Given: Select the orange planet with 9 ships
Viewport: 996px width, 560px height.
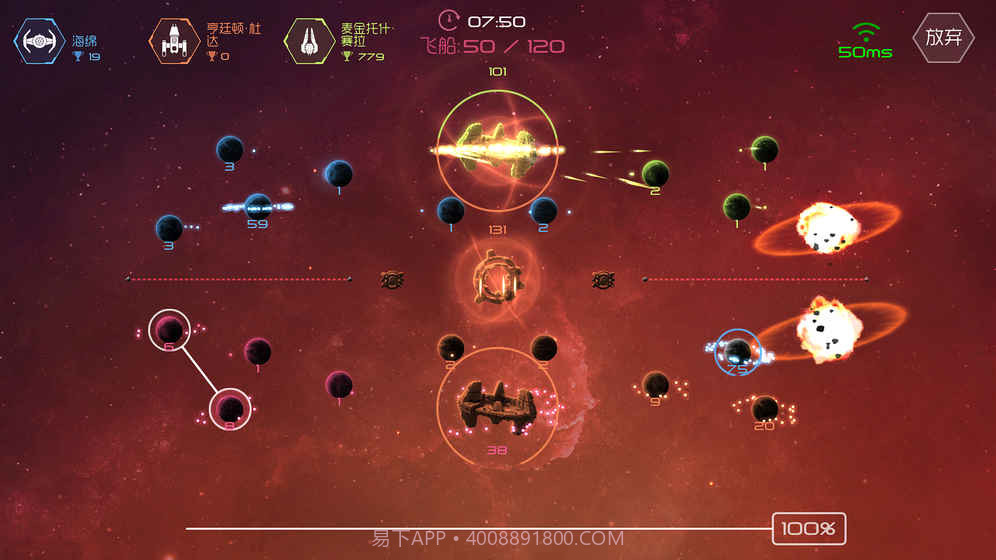Looking at the screenshot, I should 656,384.
